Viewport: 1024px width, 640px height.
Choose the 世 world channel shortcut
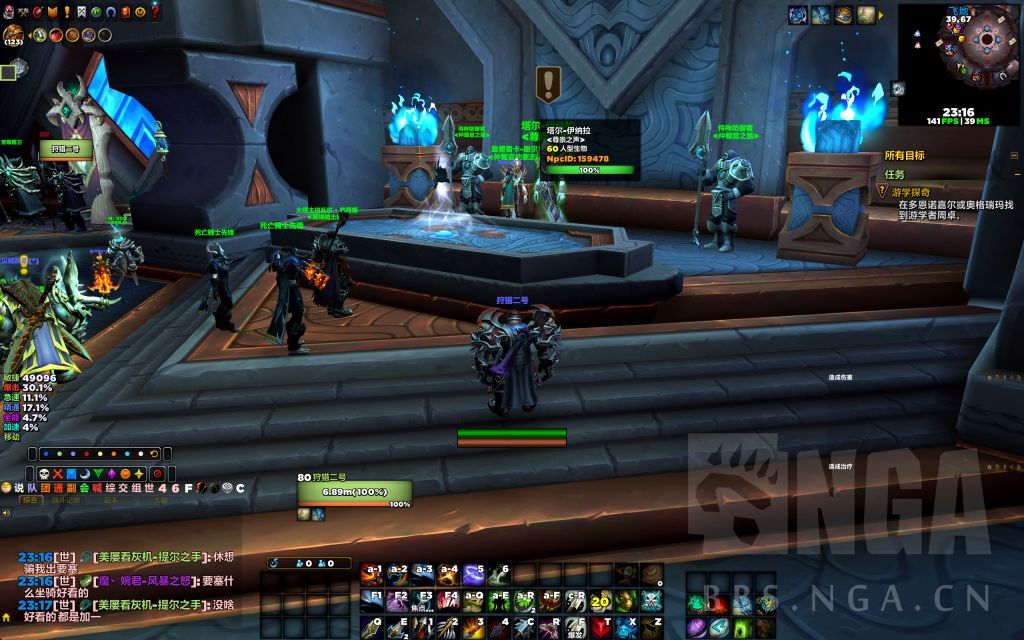[x=148, y=487]
